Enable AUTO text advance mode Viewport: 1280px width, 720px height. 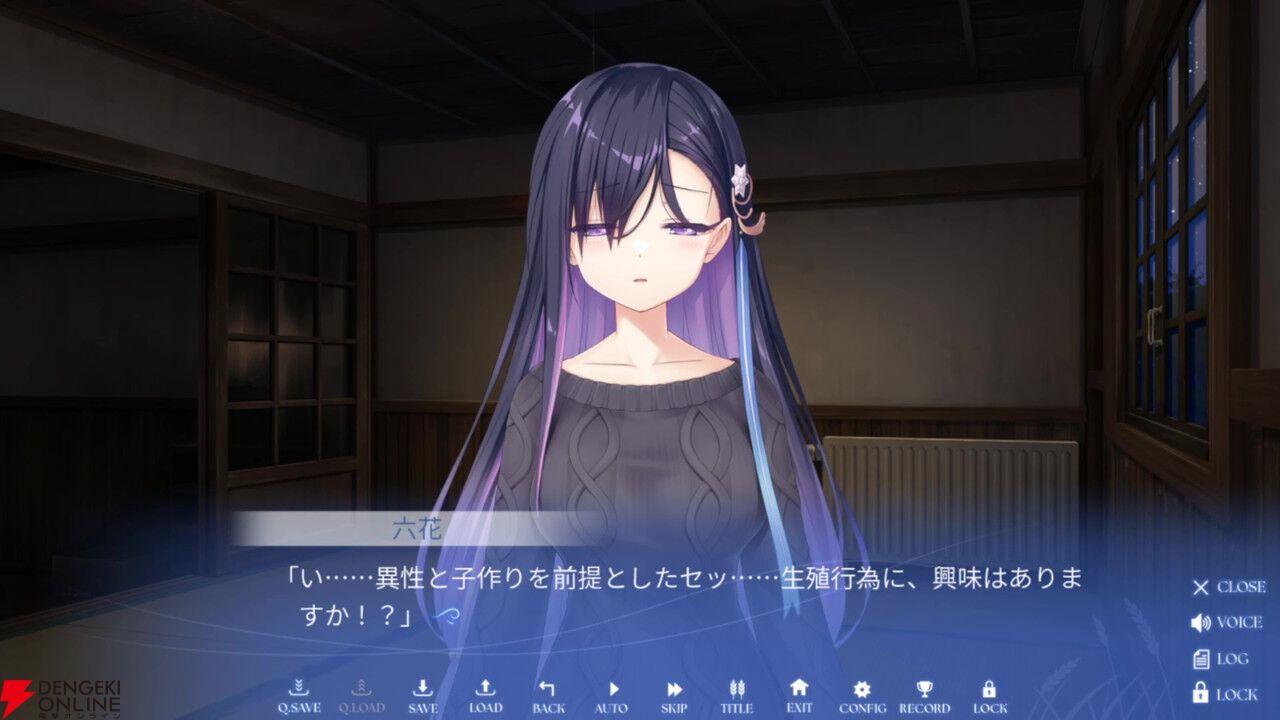[x=611, y=693]
